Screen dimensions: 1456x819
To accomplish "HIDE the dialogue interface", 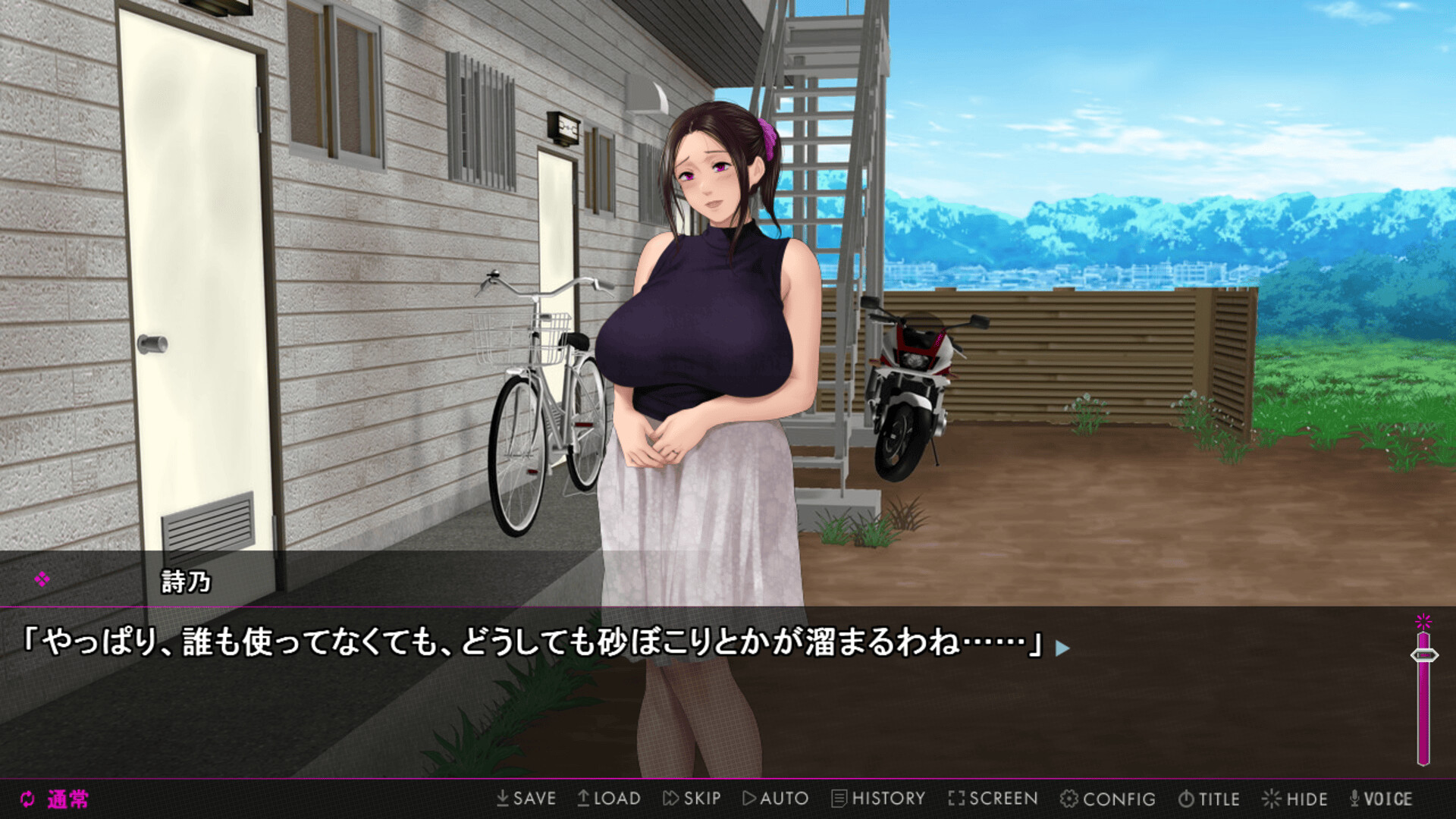I will pyautogui.click(x=1294, y=798).
